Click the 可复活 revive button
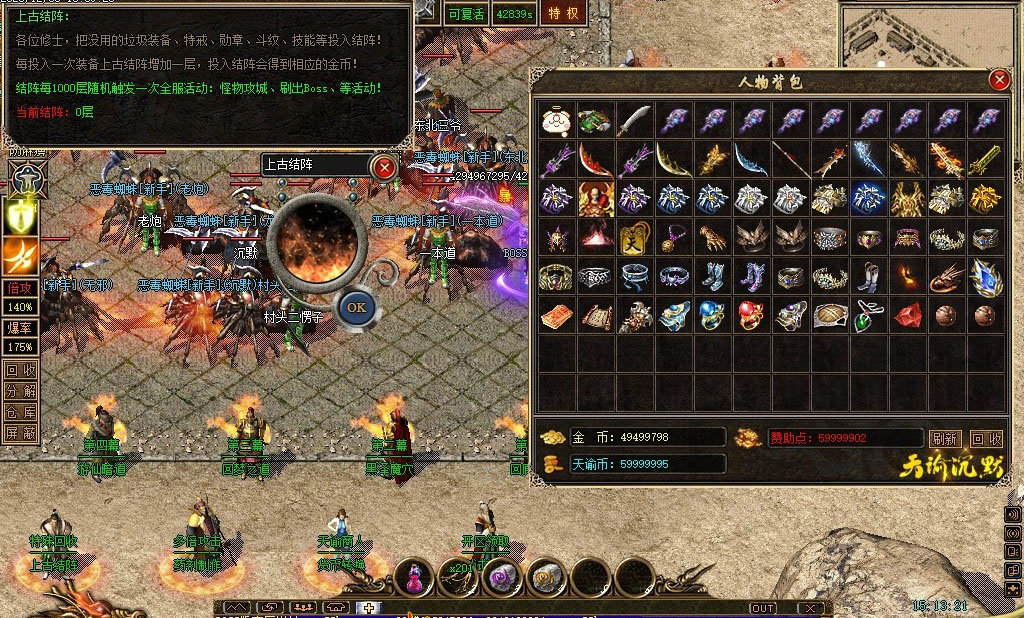This screenshot has height=618, width=1024. [466, 13]
